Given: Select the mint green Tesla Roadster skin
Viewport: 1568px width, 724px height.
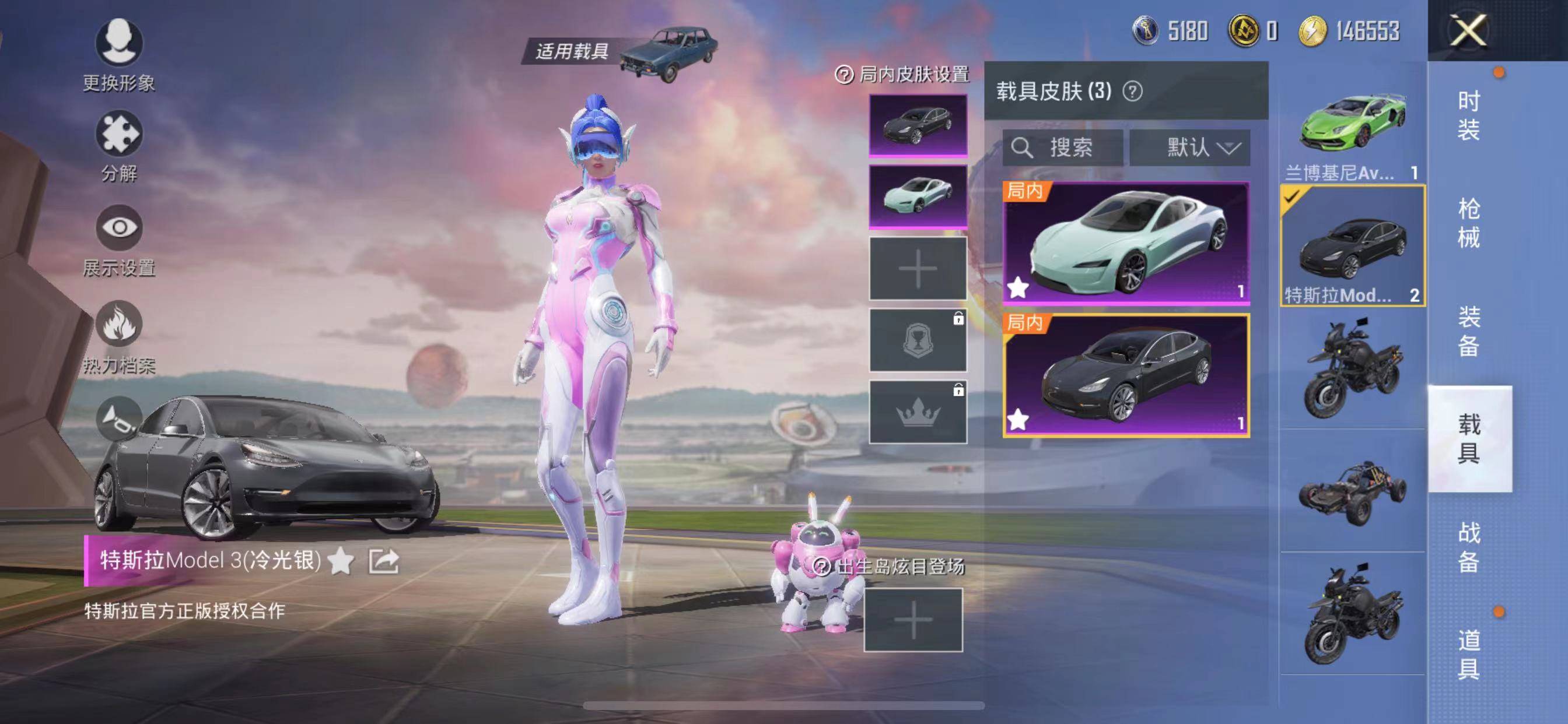Looking at the screenshot, I should (1126, 243).
